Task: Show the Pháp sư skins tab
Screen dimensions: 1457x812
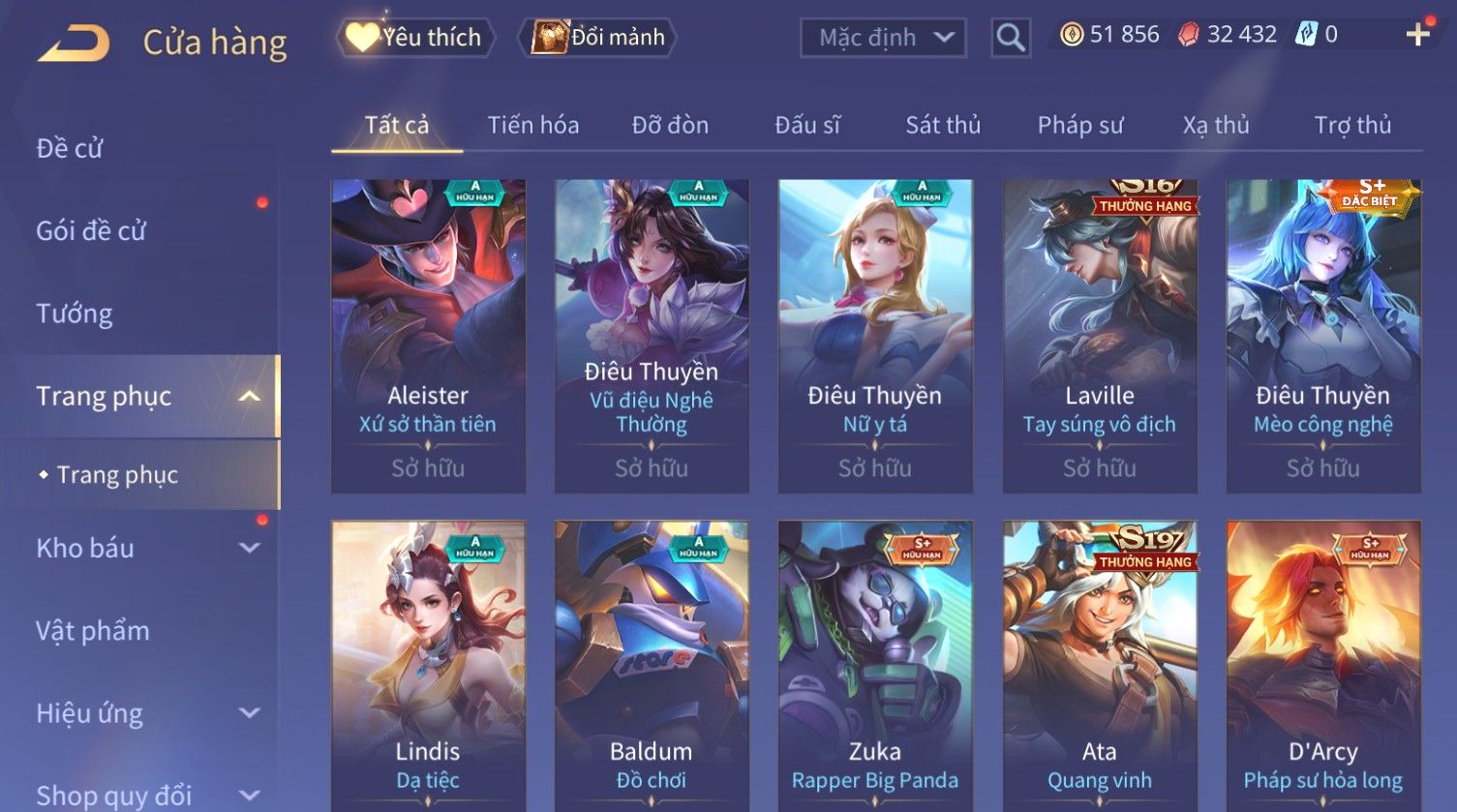Action: pyautogui.click(x=1079, y=125)
